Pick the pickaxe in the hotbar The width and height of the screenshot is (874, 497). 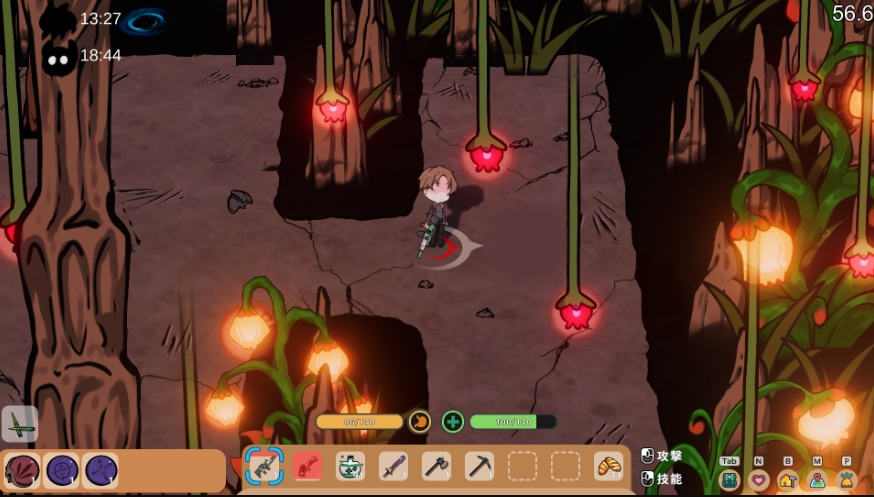[479, 466]
